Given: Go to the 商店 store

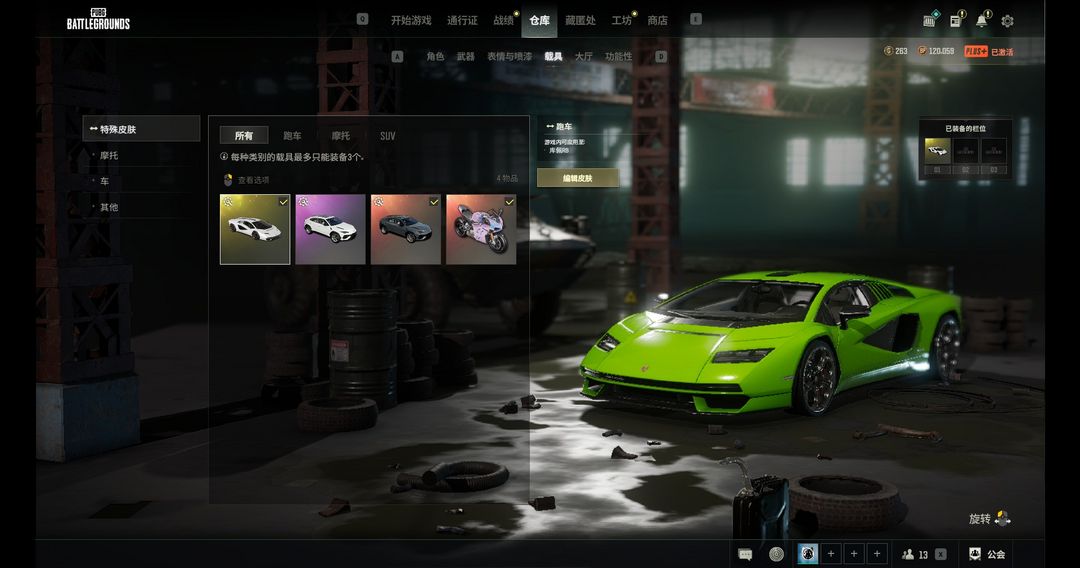Looking at the screenshot, I should click(x=657, y=20).
